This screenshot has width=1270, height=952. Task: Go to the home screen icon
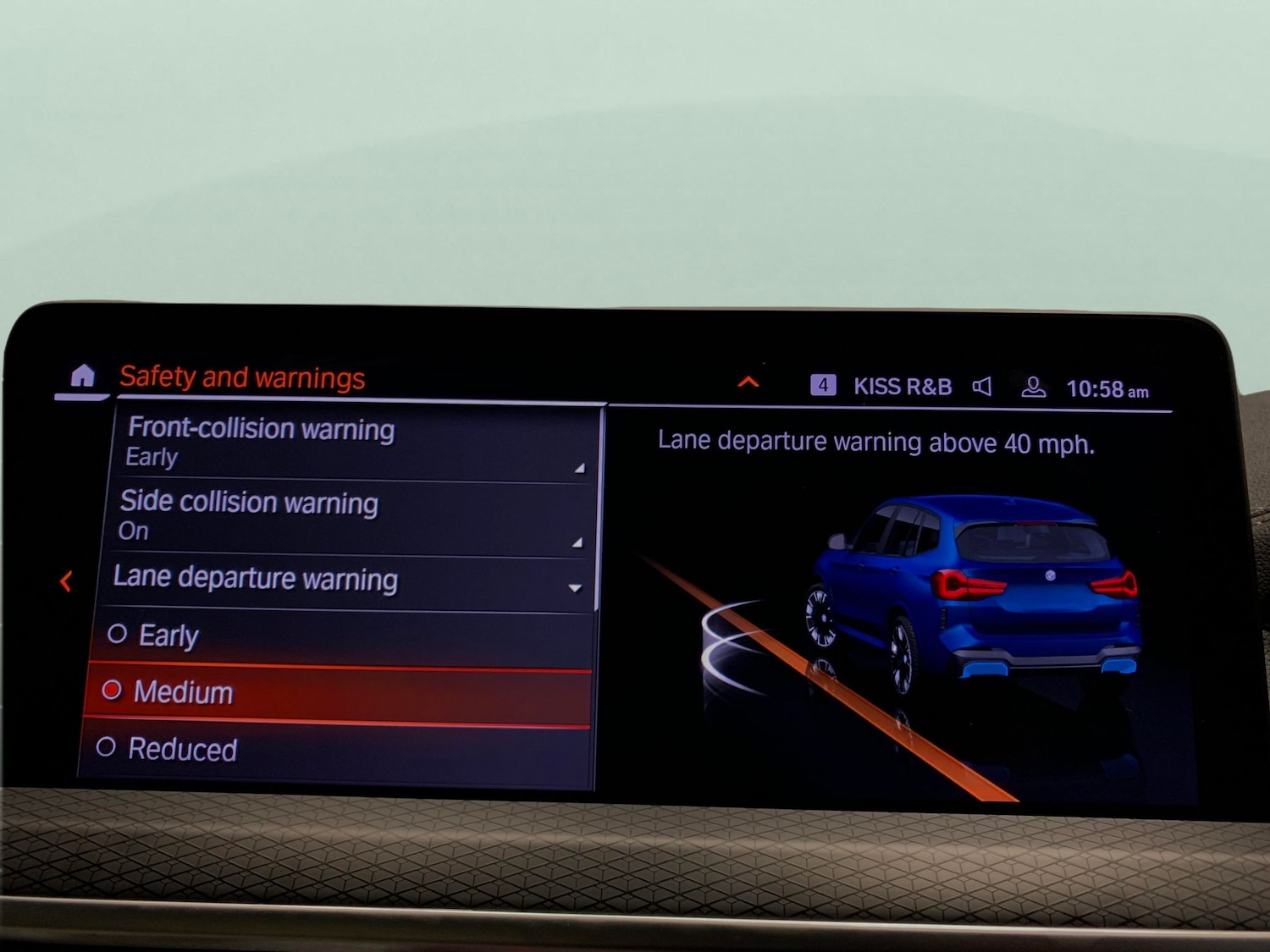[82, 376]
